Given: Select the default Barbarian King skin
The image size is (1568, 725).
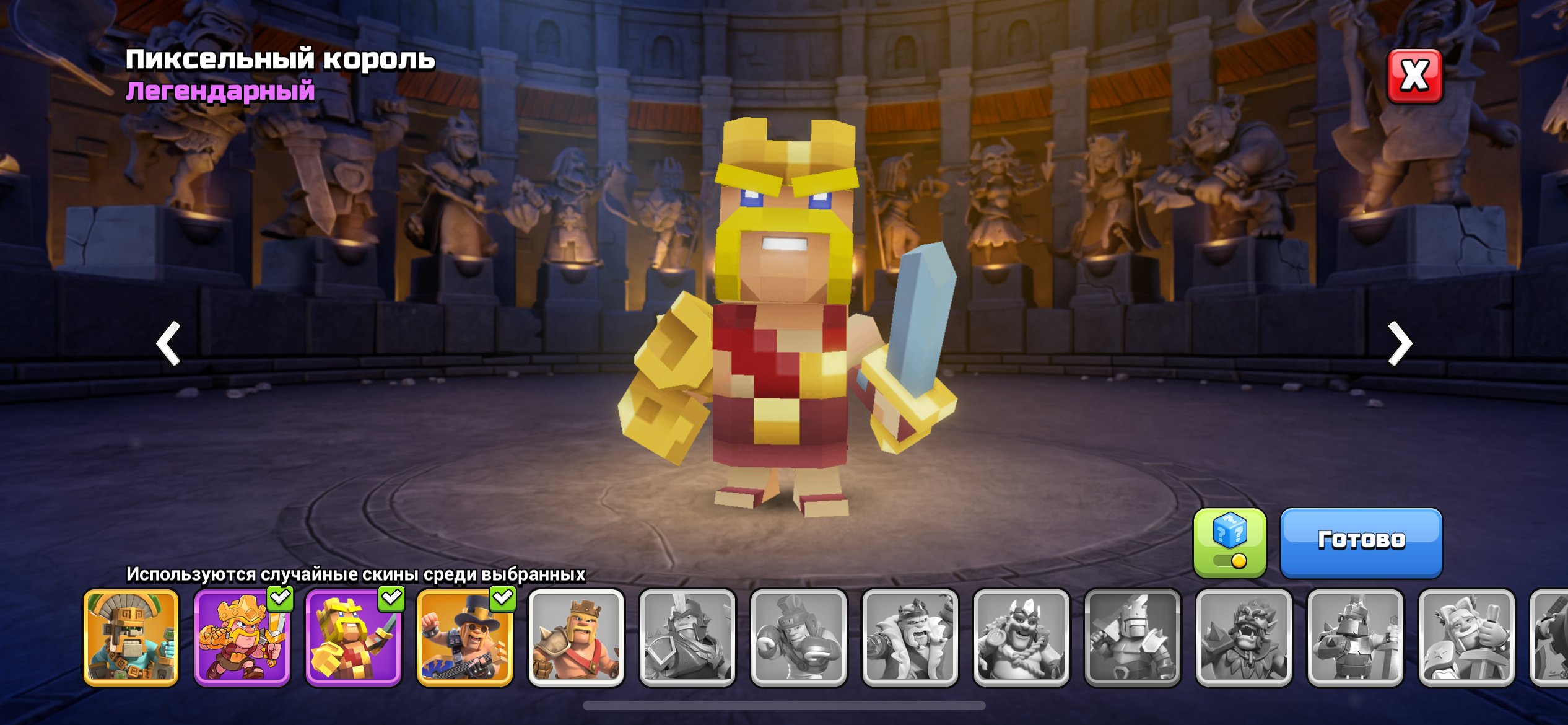Looking at the screenshot, I should tap(576, 638).
